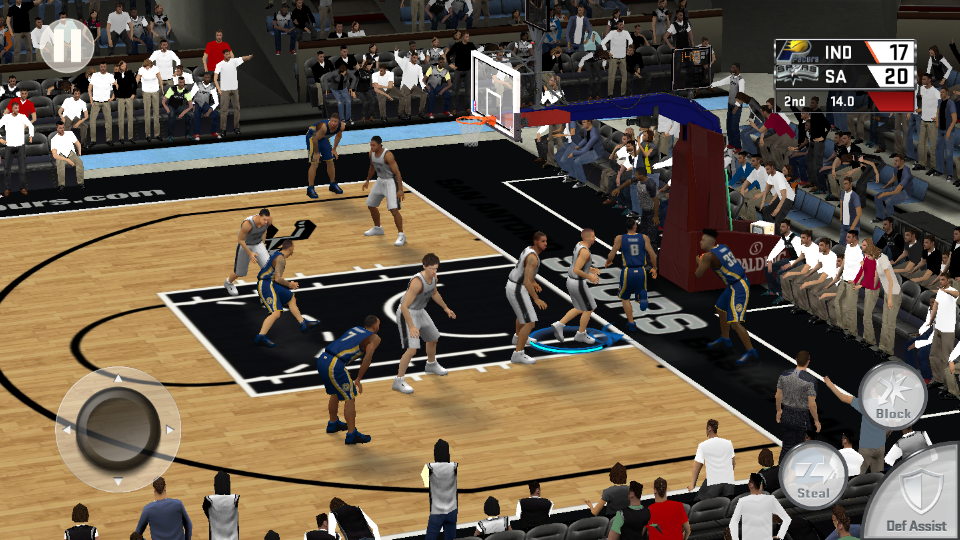The image size is (960, 540).
Task: Tap the Block button
Action: coord(892,395)
